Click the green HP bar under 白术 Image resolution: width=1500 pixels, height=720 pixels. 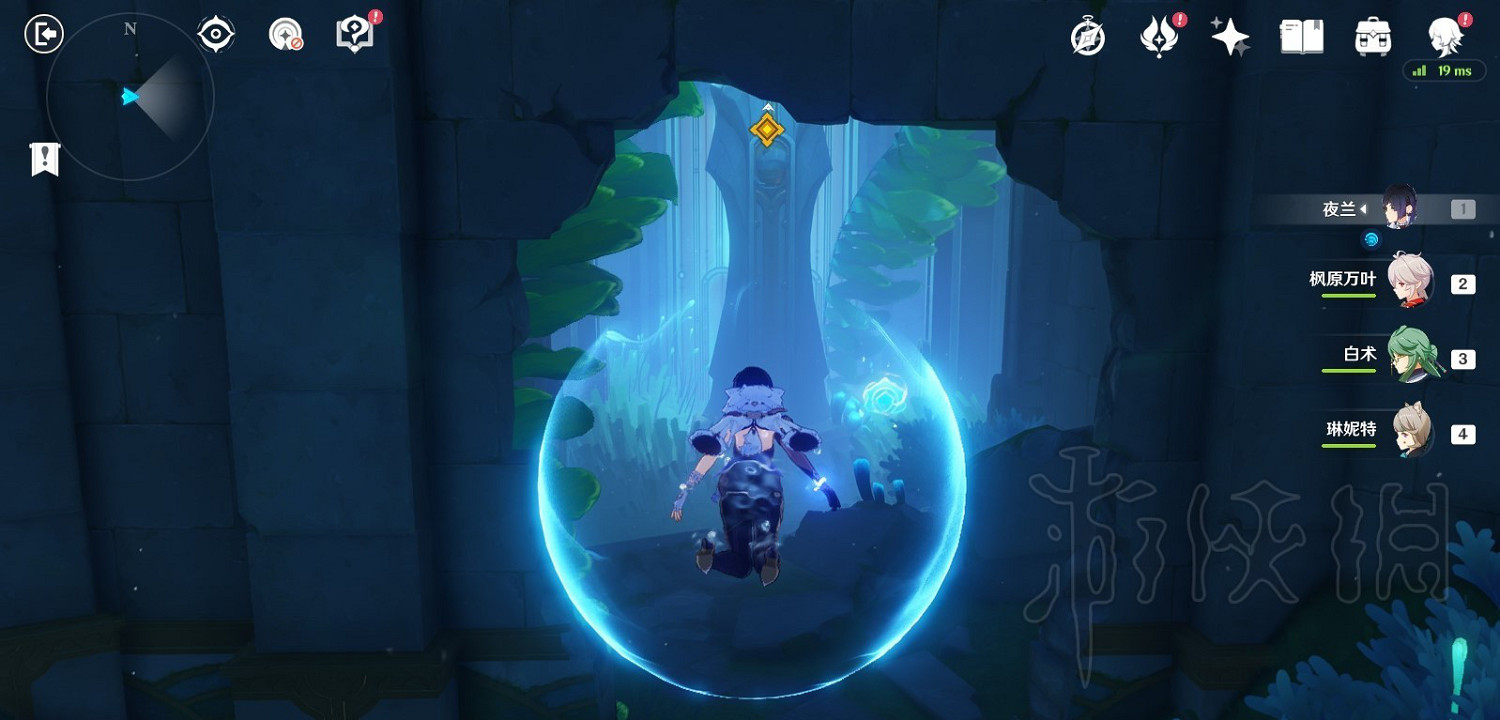[1349, 372]
